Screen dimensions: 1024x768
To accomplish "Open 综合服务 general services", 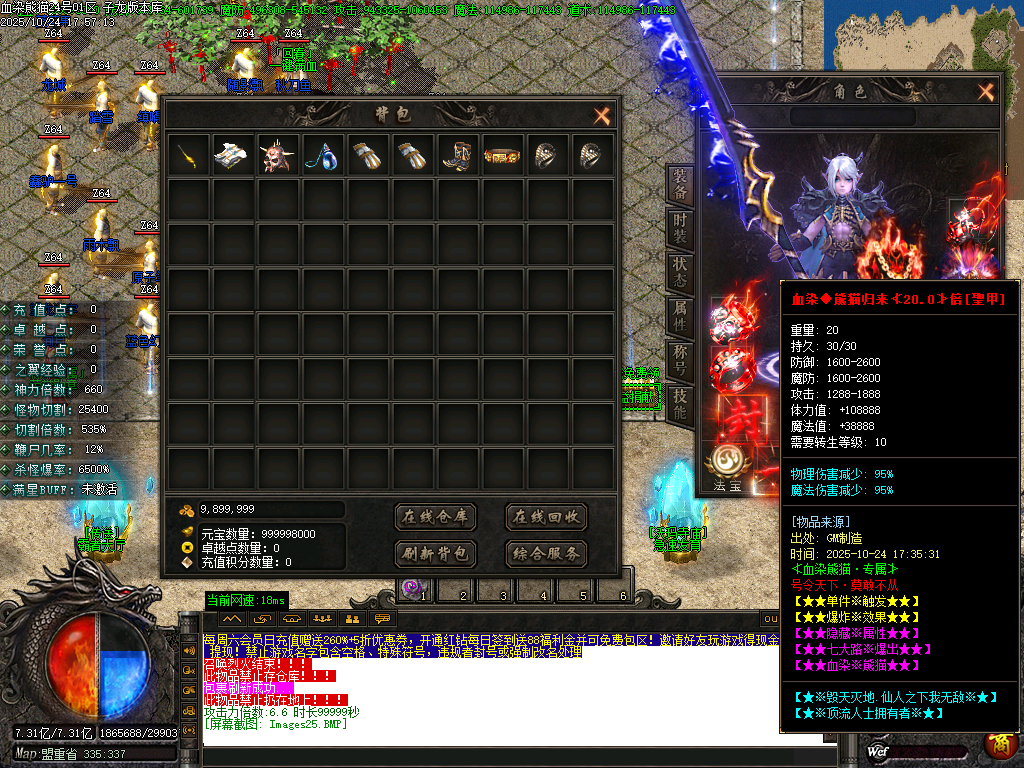I will 546,553.
